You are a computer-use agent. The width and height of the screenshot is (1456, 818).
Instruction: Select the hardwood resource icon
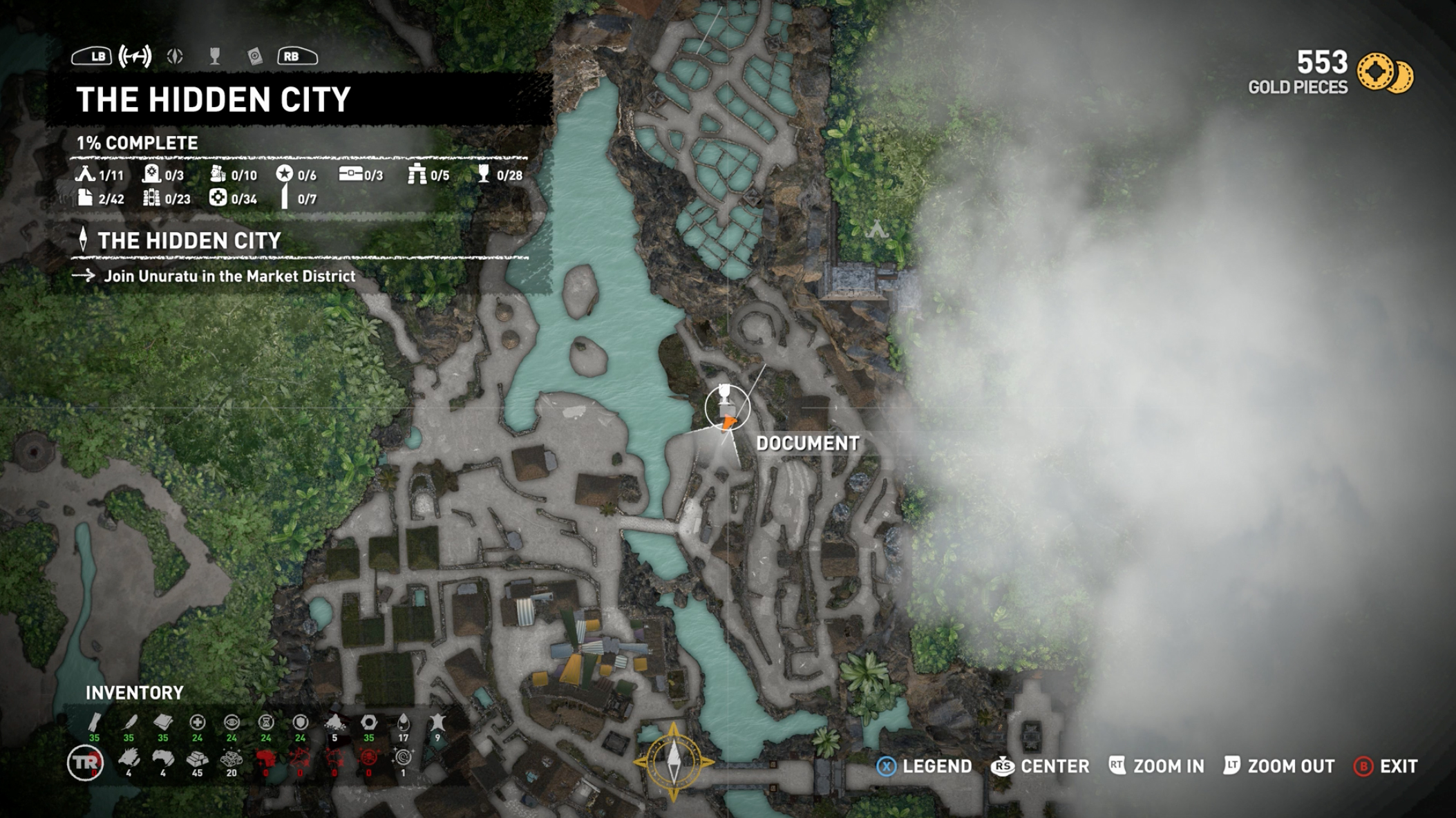(x=94, y=723)
